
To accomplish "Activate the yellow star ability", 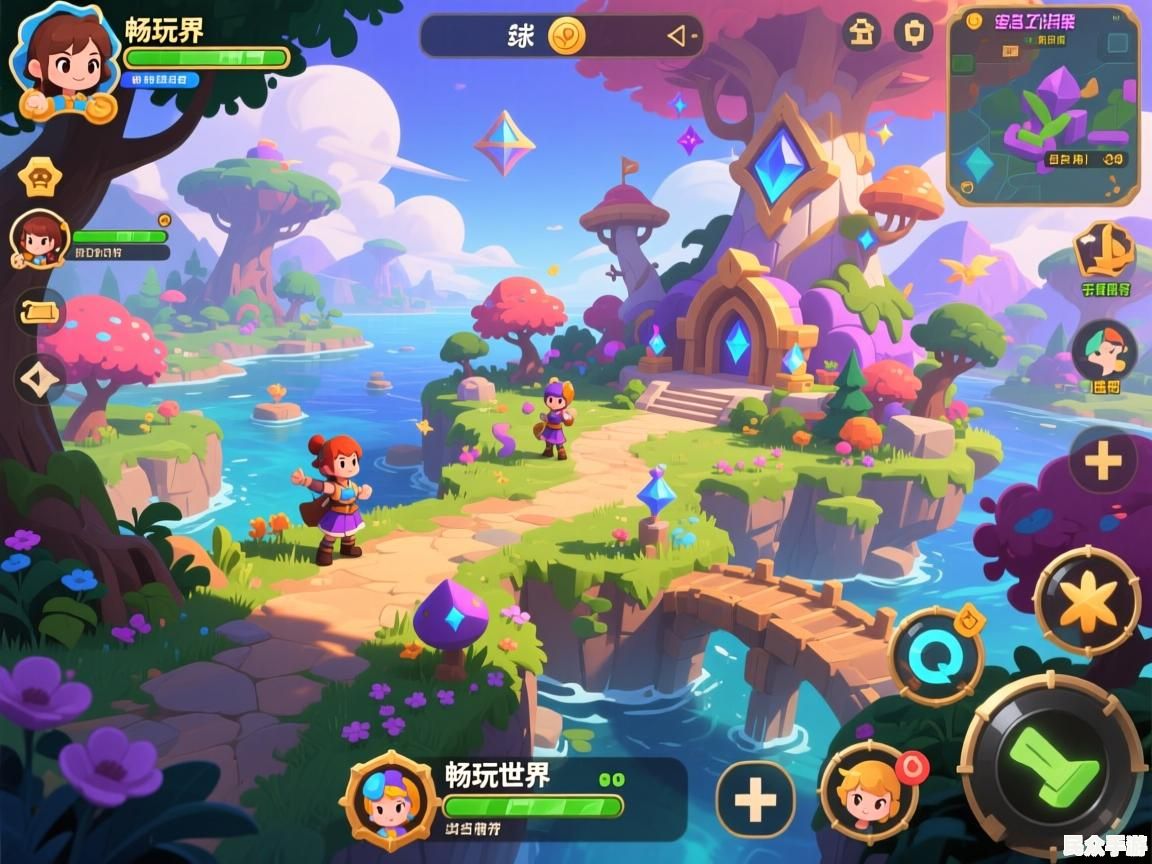I will tap(1087, 601).
